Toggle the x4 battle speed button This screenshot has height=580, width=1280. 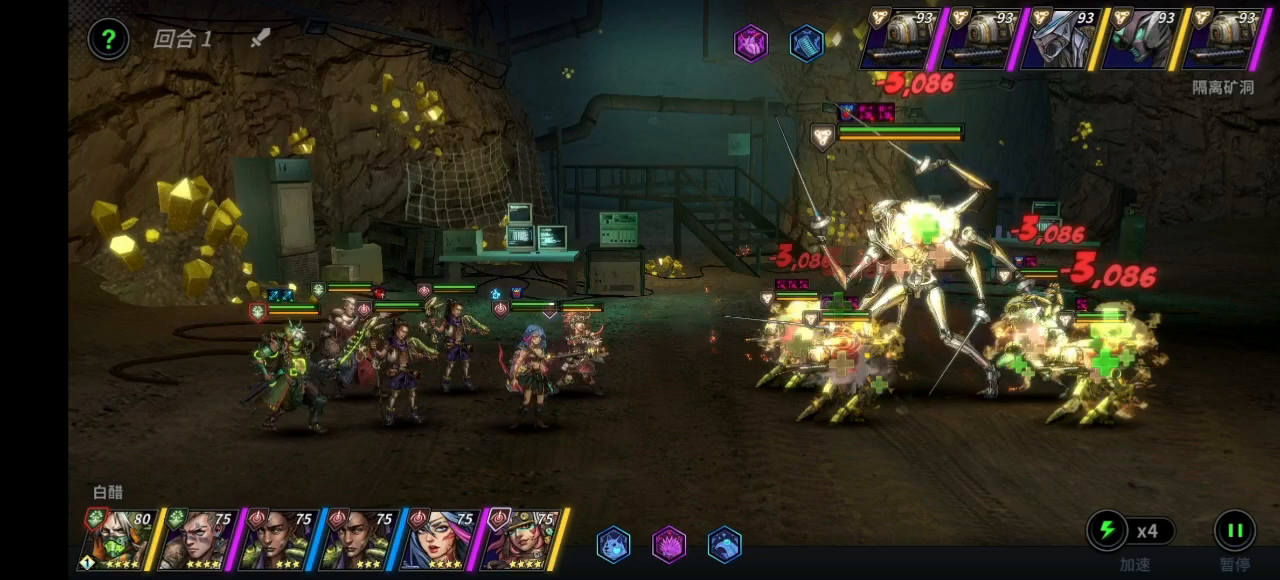(x=1132, y=531)
